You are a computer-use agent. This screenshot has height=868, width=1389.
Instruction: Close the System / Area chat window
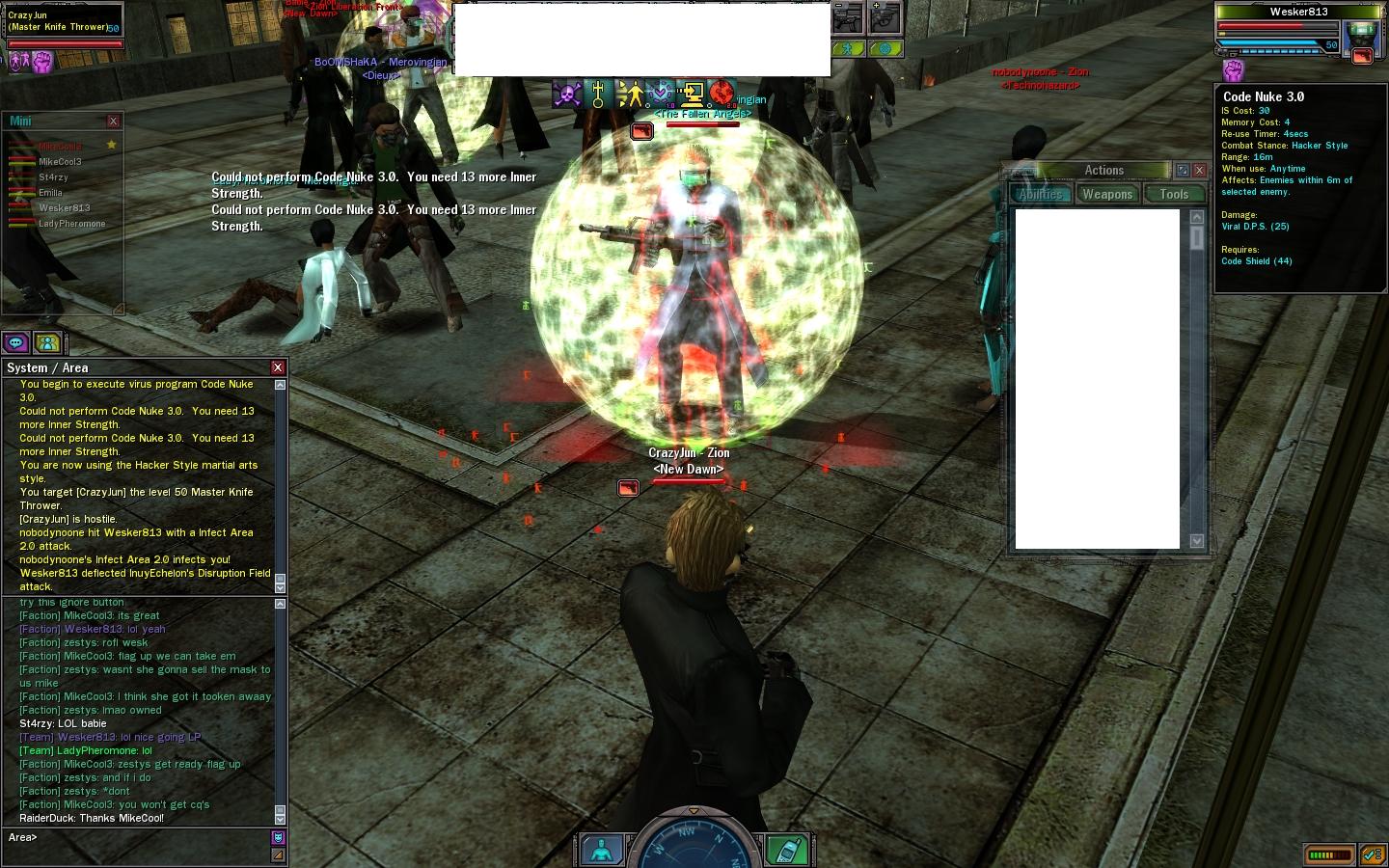(x=278, y=367)
